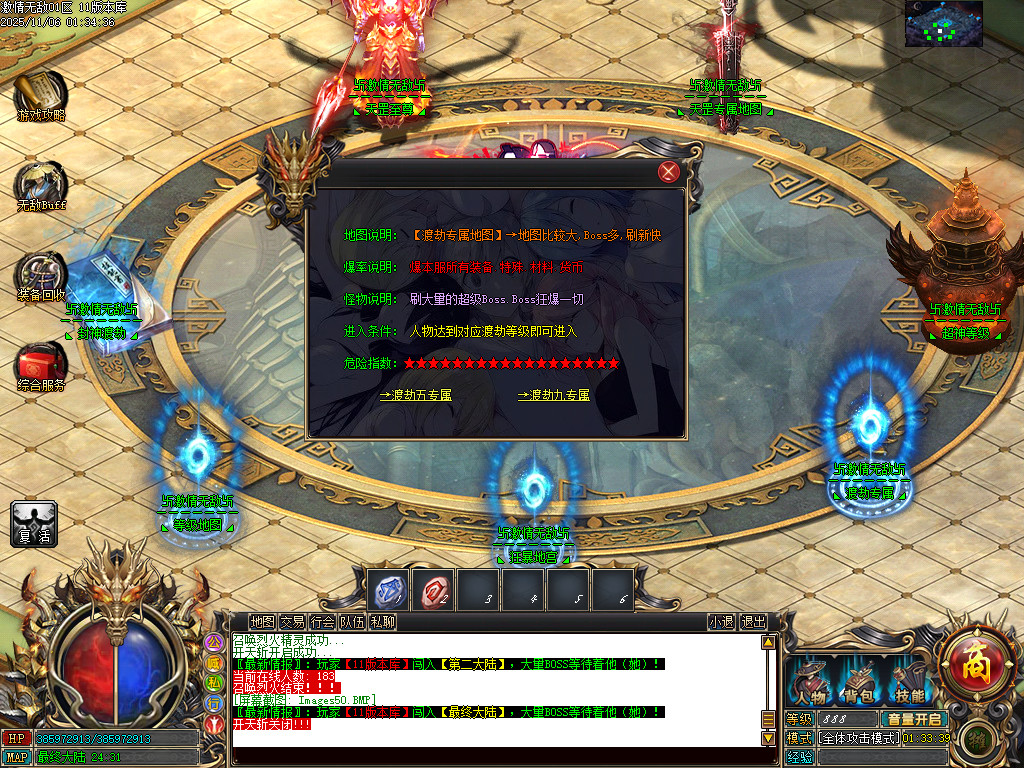Click the 退出 exit button
The width and height of the screenshot is (1024, 768).
click(x=753, y=622)
